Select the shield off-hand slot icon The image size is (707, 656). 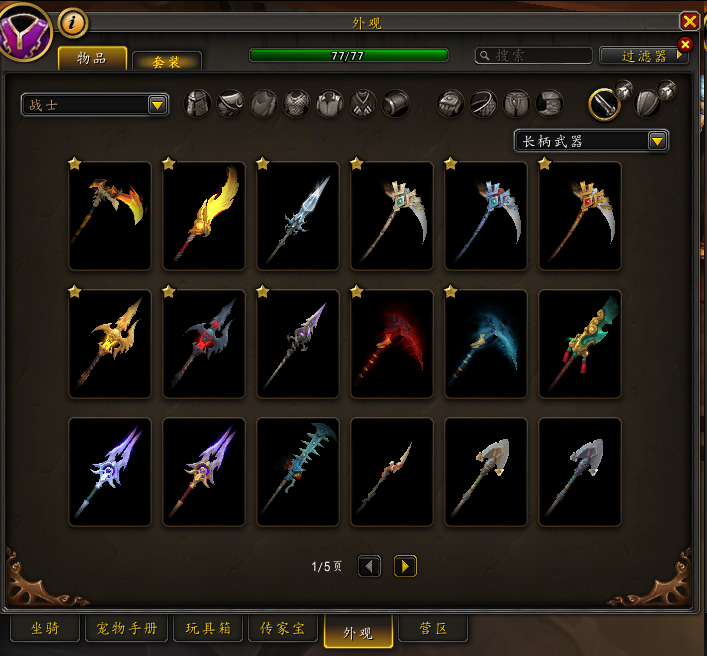tap(649, 103)
